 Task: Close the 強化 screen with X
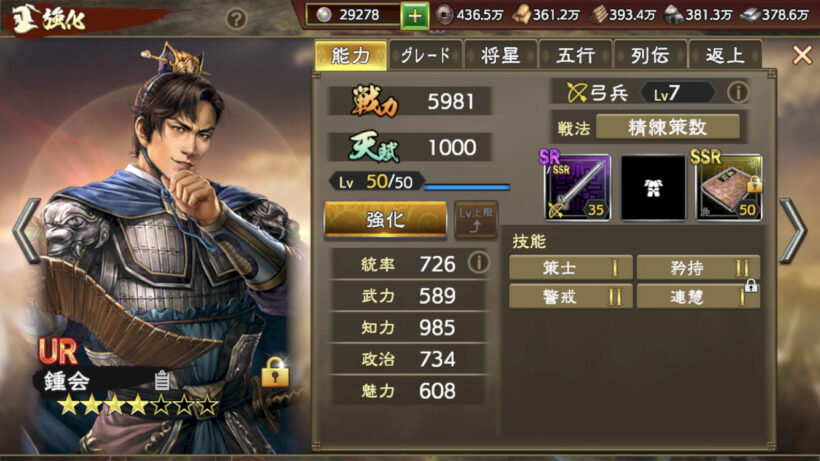801,55
